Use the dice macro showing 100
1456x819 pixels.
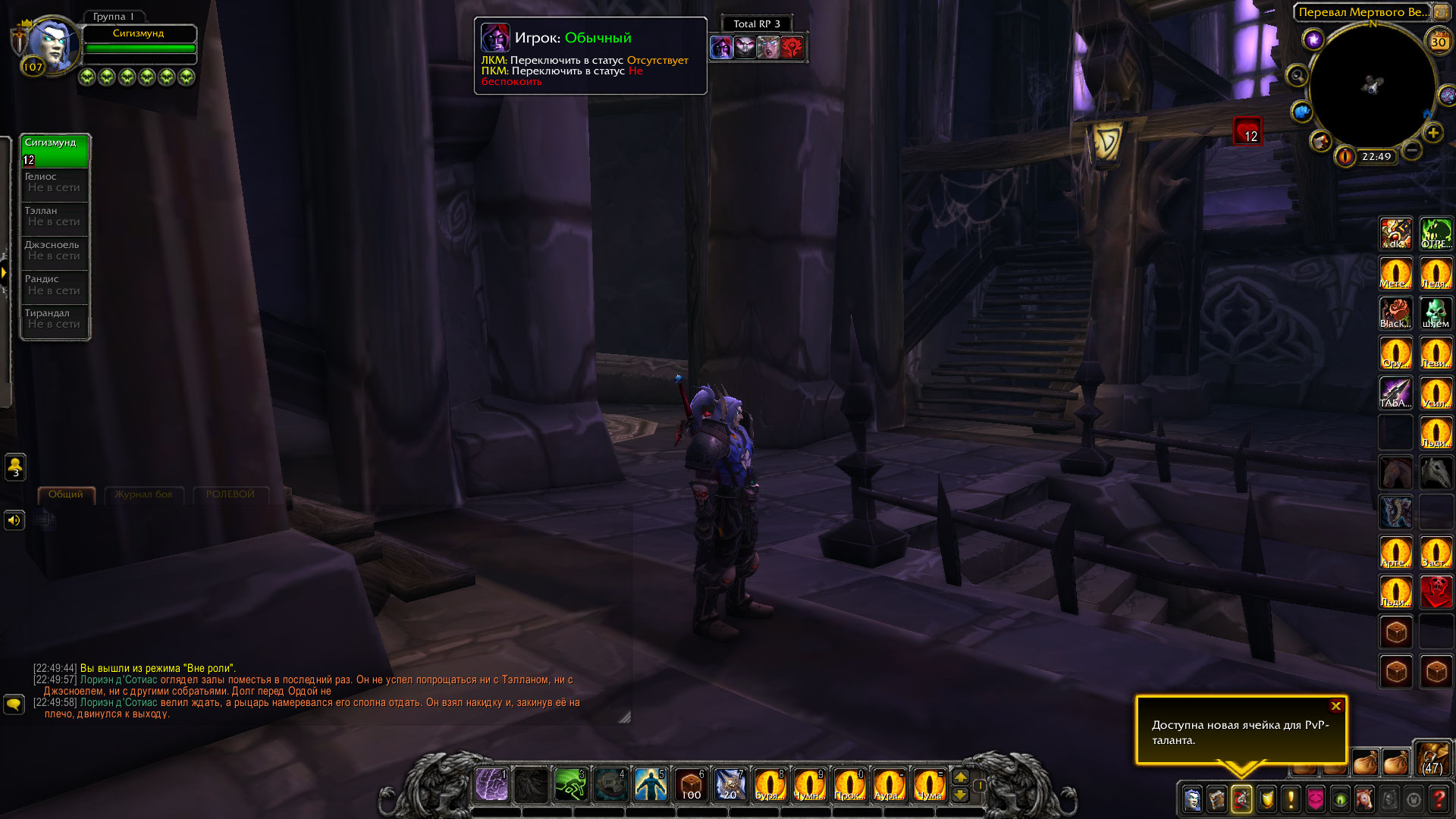point(690,785)
